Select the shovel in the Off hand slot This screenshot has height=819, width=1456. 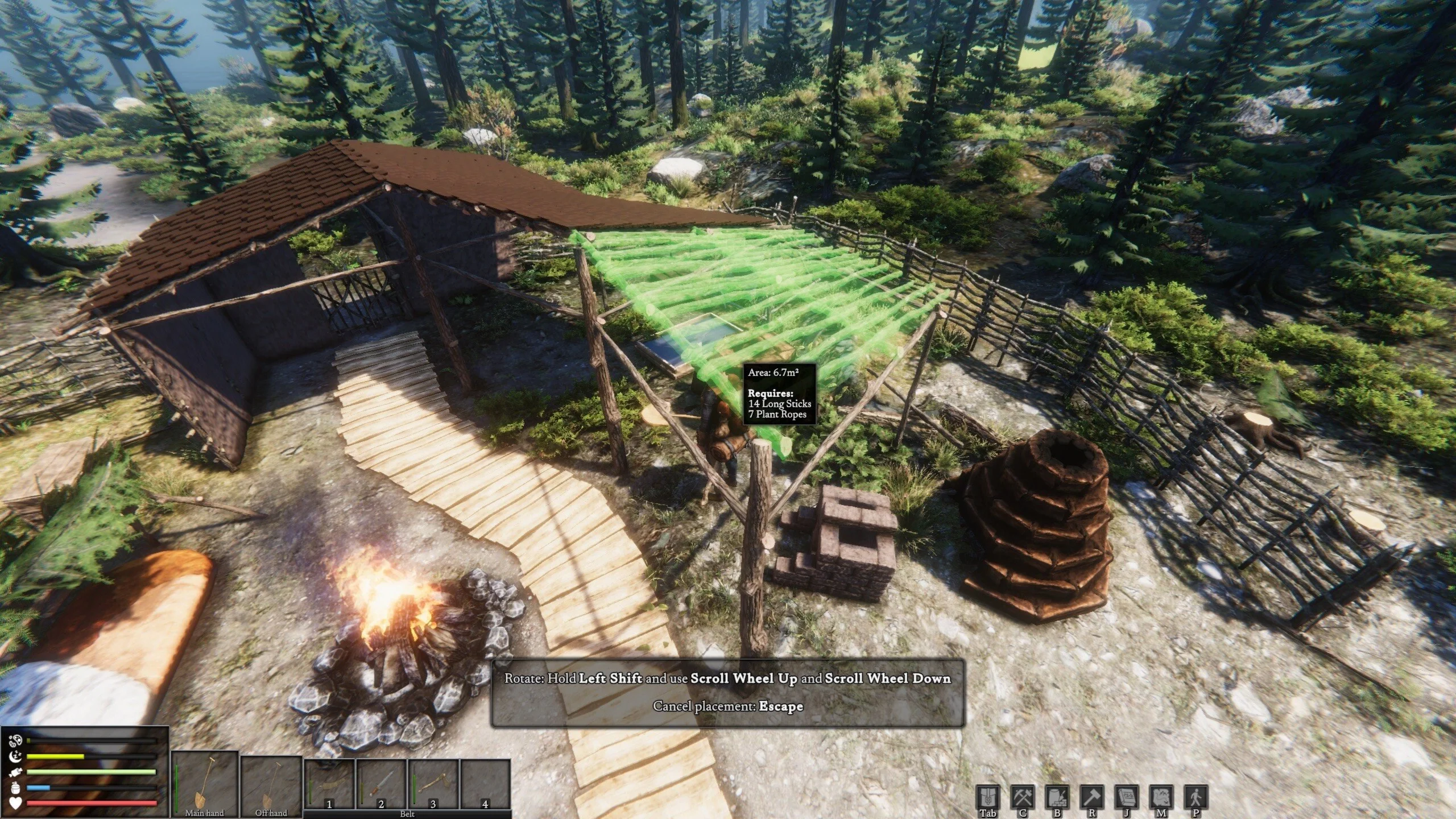point(271,783)
